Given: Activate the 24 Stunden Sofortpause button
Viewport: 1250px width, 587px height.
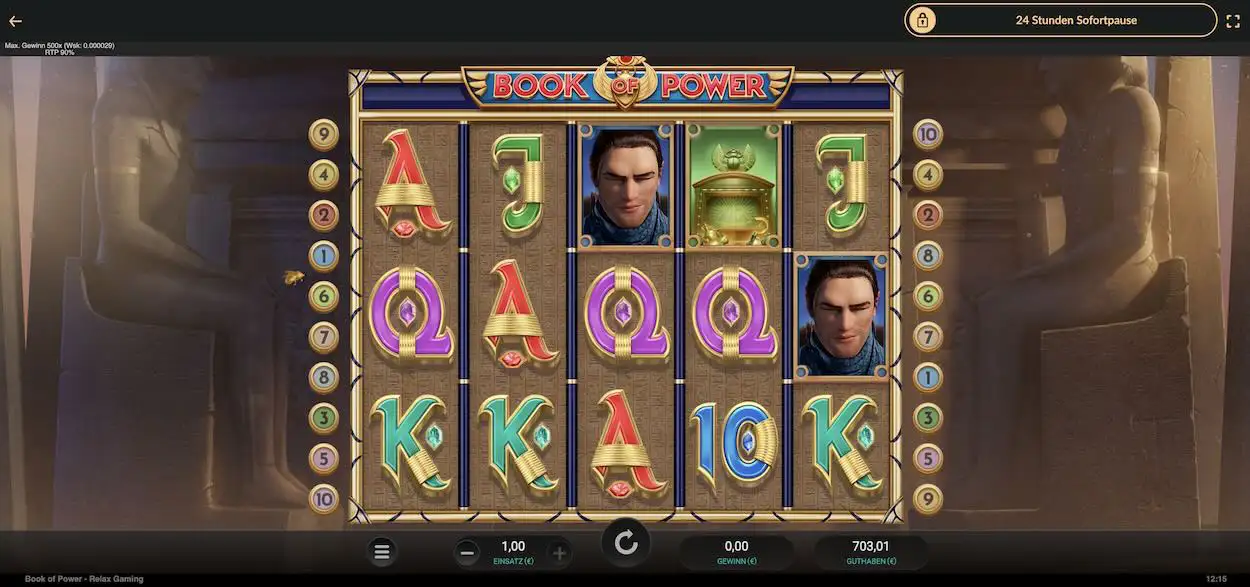Looking at the screenshot, I should (x=1061, y=20).
